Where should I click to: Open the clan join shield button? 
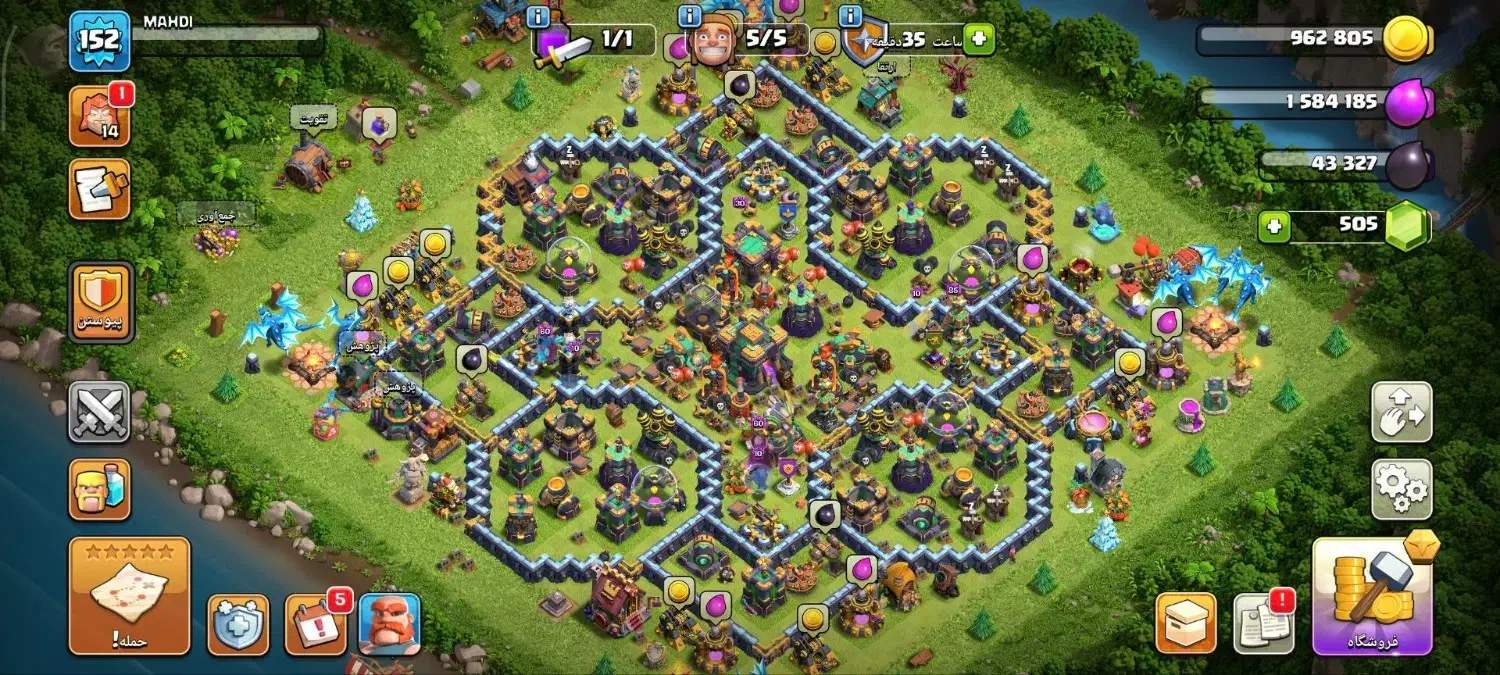tap(99, 302)
